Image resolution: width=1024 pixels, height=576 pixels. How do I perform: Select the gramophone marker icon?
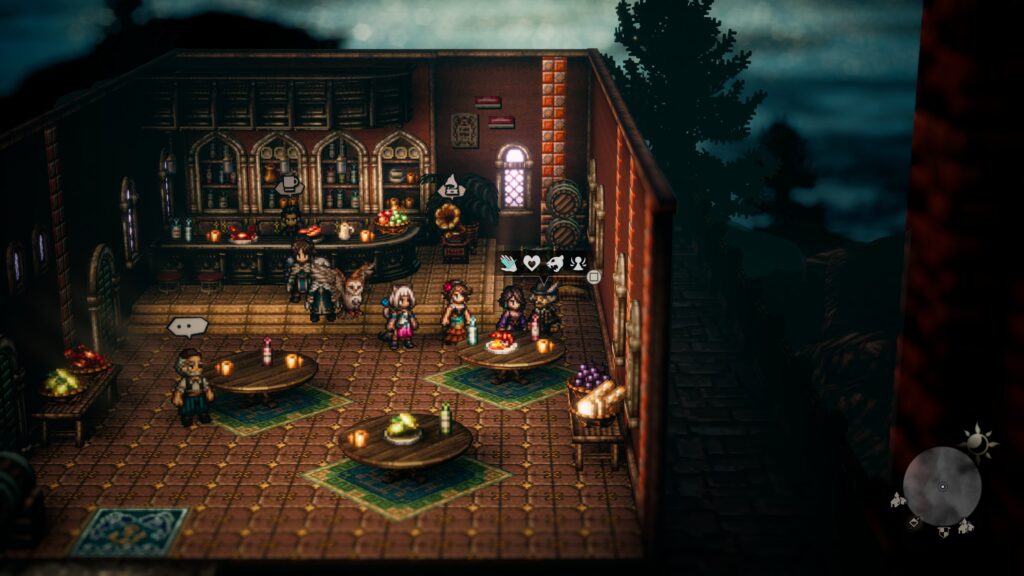click(x=451, y=185)
